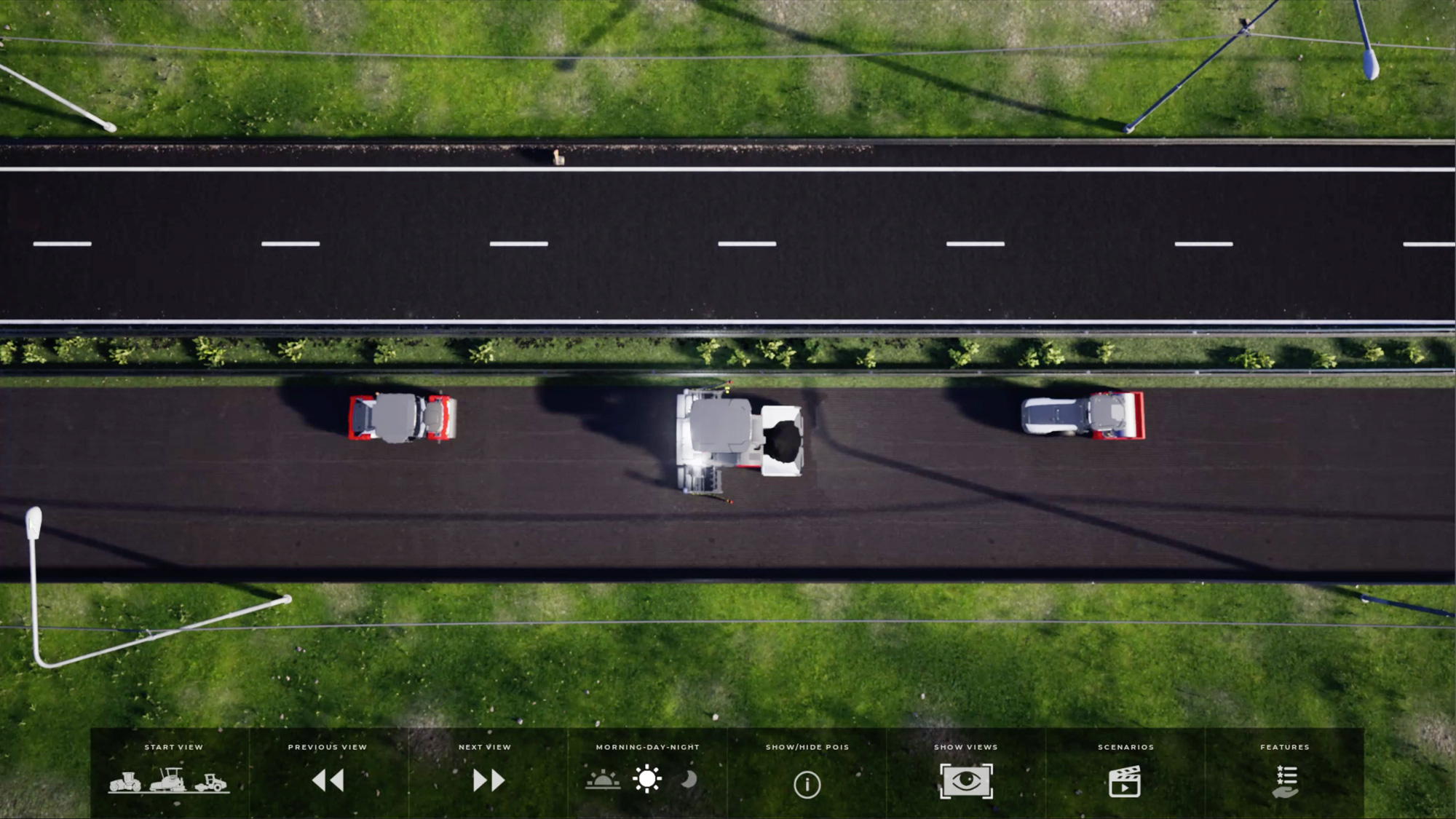Advance to the next view

pos(488,780)
